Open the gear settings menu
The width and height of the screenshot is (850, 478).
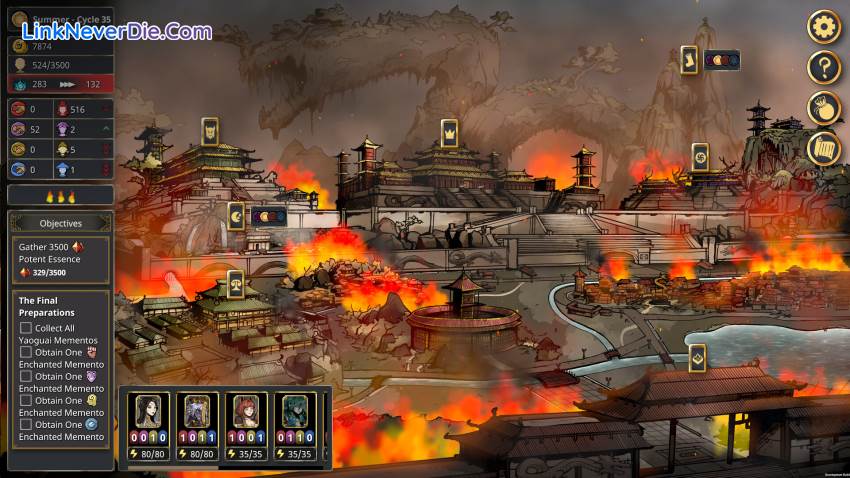point(823,26)
